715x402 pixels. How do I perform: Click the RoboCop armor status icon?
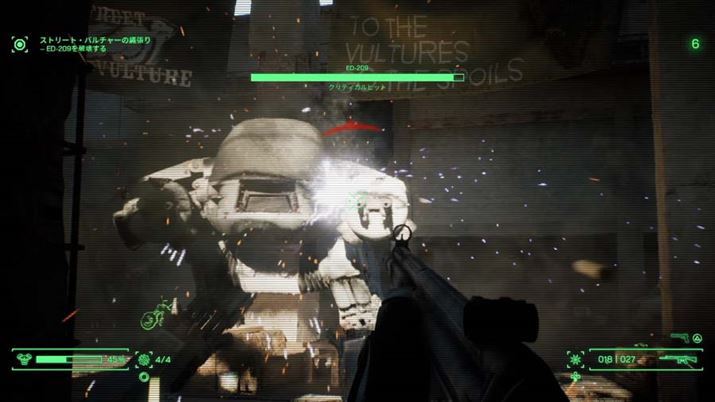pos(24,357)
